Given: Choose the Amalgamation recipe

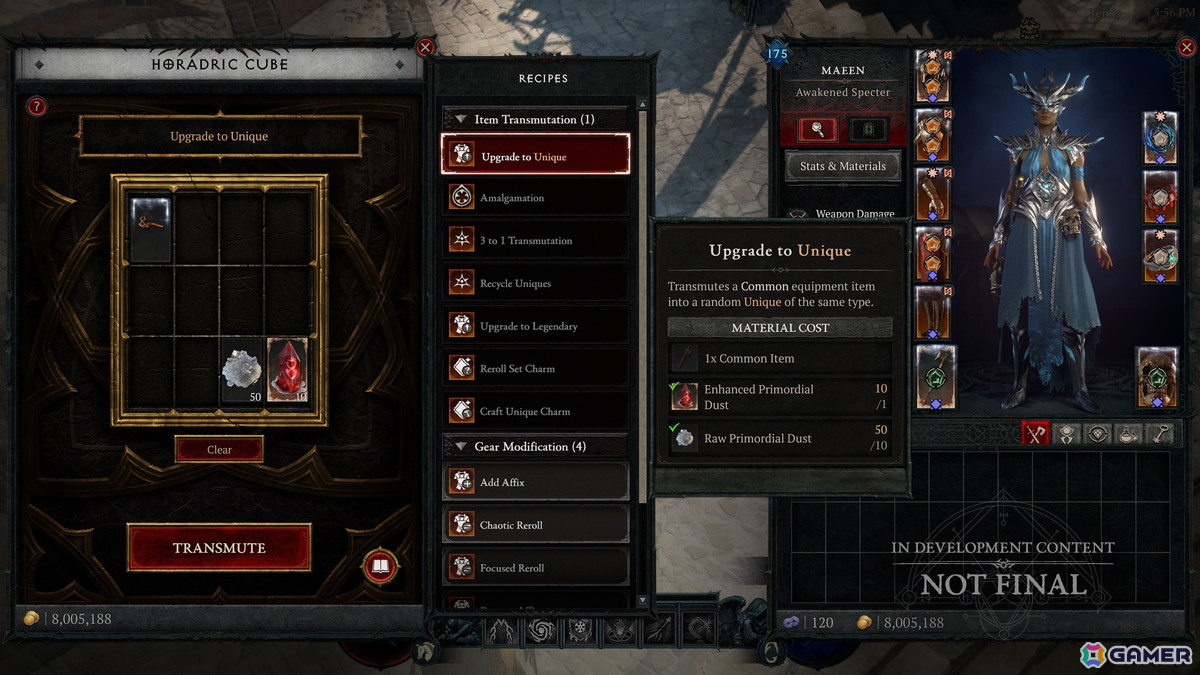Looking at the screenshot, I should click(x=535, y=198).
